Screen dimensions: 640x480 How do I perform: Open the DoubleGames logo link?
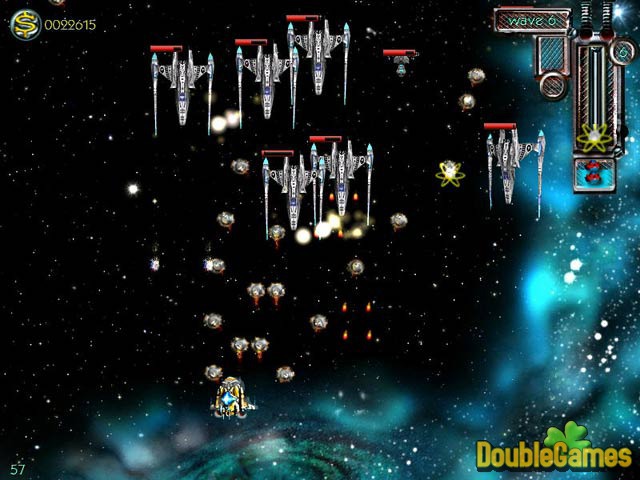[x=554, y=452]
